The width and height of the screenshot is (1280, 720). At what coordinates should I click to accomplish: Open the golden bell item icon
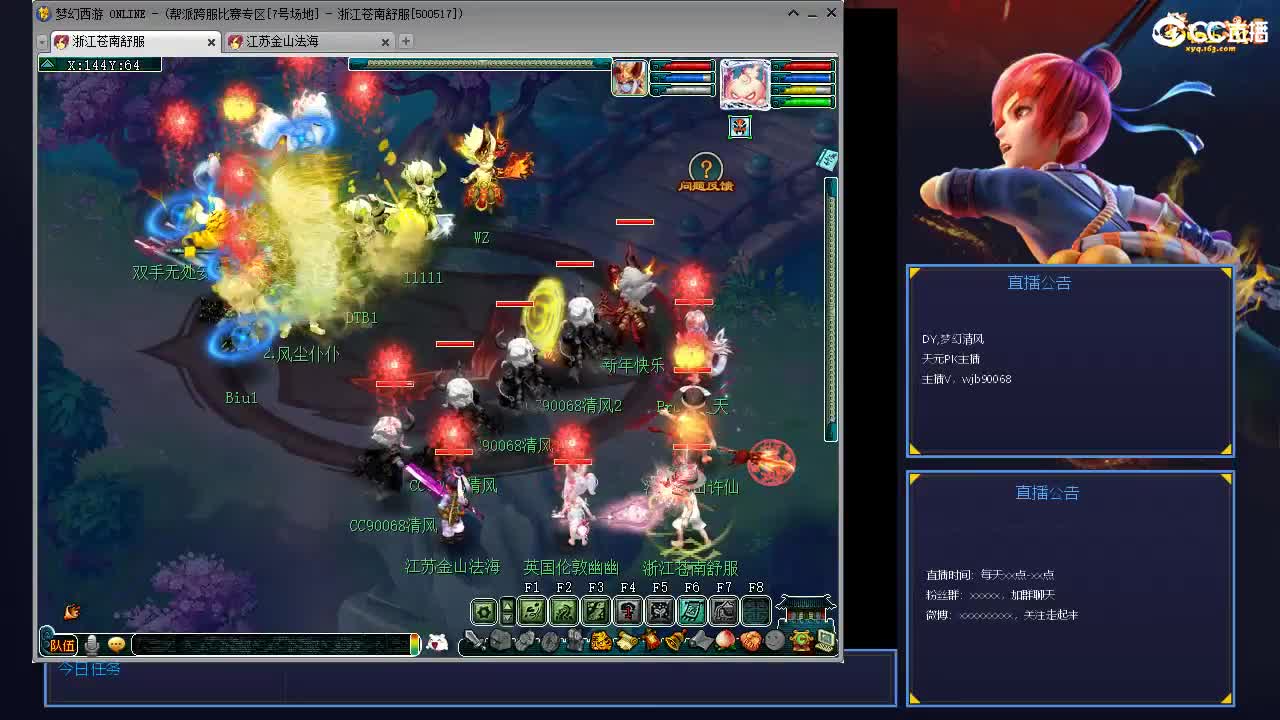coord(675,641)
